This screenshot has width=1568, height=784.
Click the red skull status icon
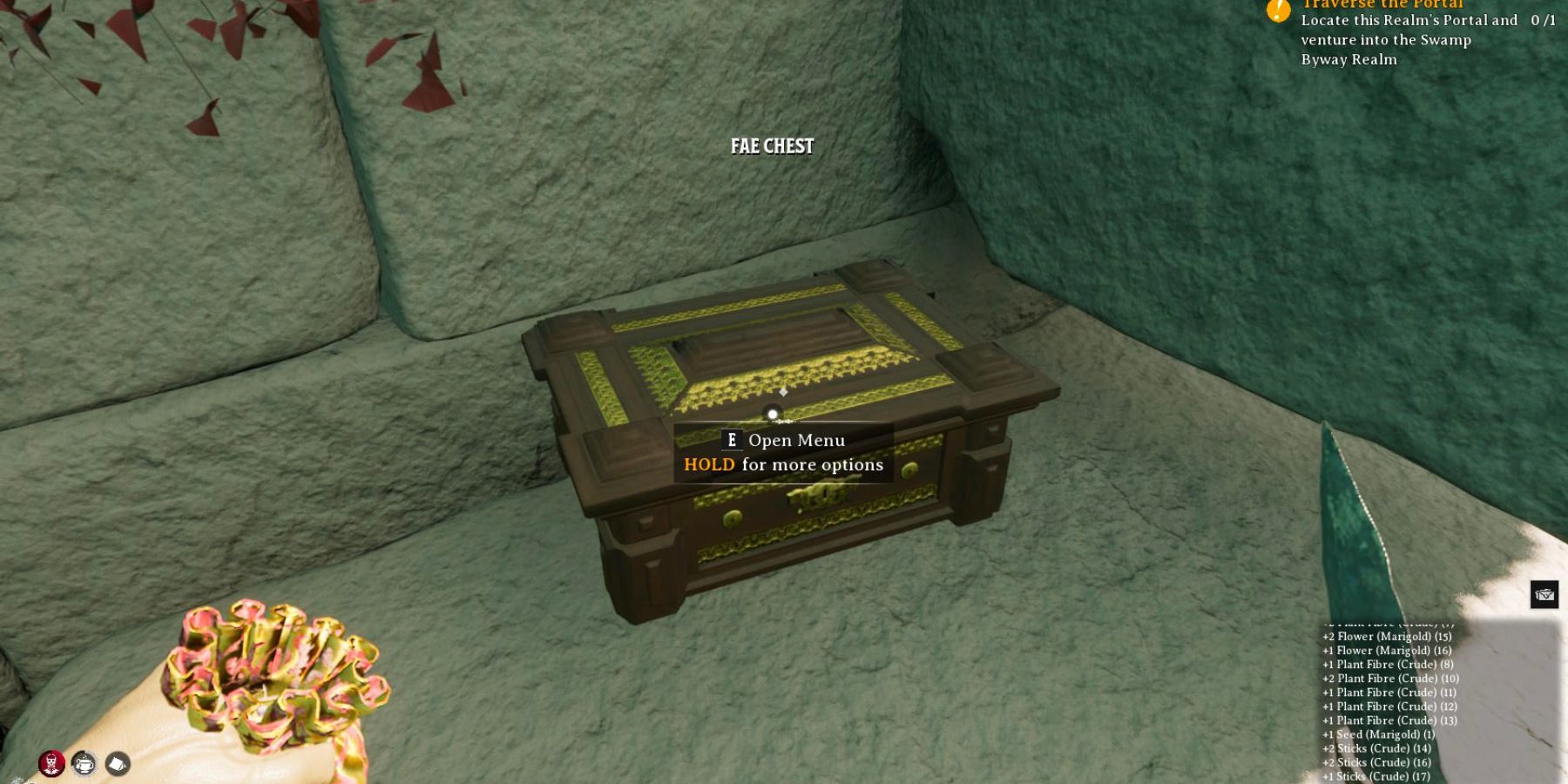(x=52, y=764)
